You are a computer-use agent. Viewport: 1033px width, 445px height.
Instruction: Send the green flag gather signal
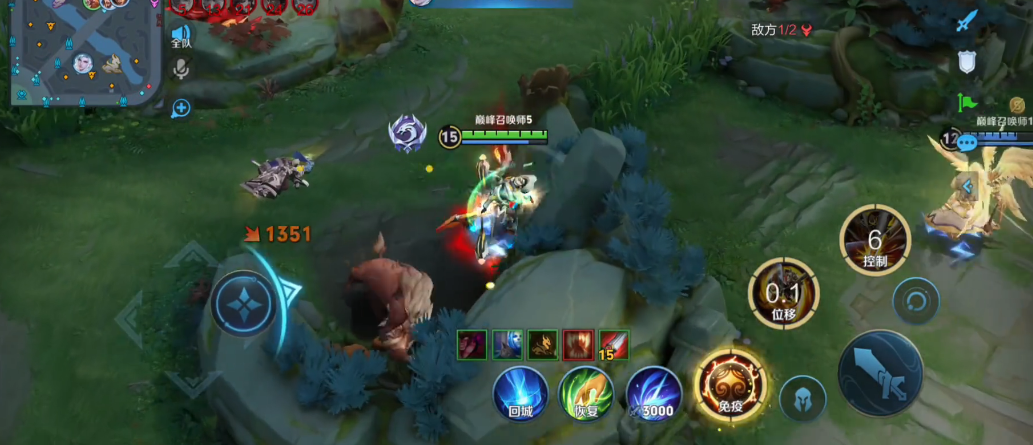(x=966, y=102)
